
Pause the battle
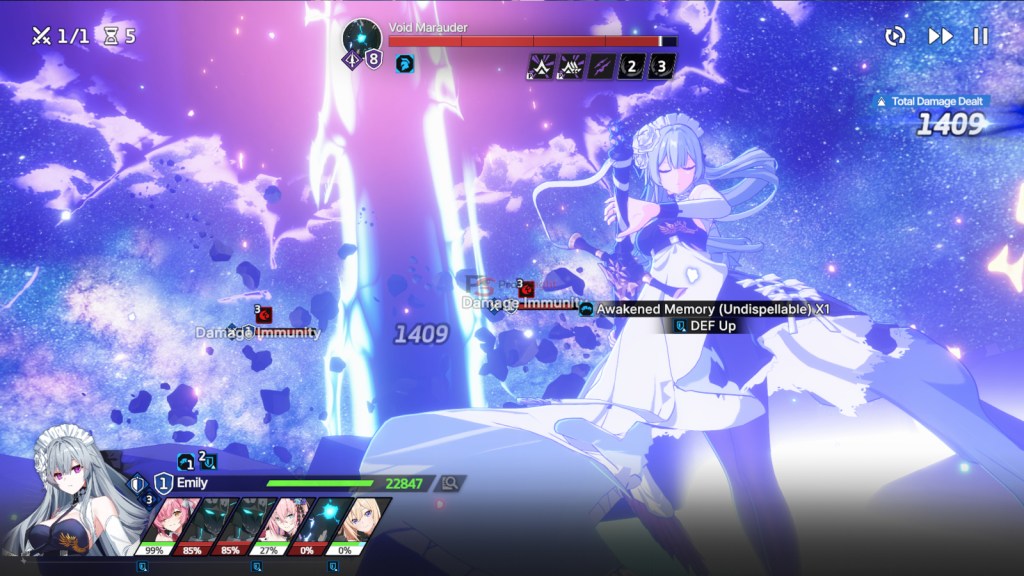point(980,36)
